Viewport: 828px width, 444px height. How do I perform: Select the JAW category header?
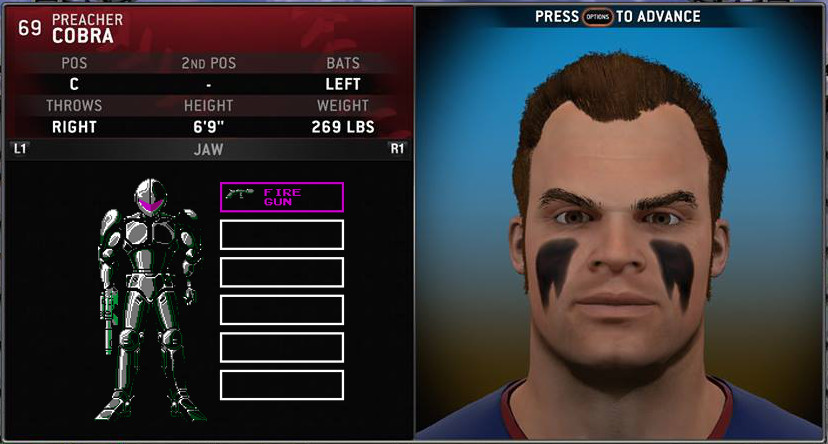point(208,150)
